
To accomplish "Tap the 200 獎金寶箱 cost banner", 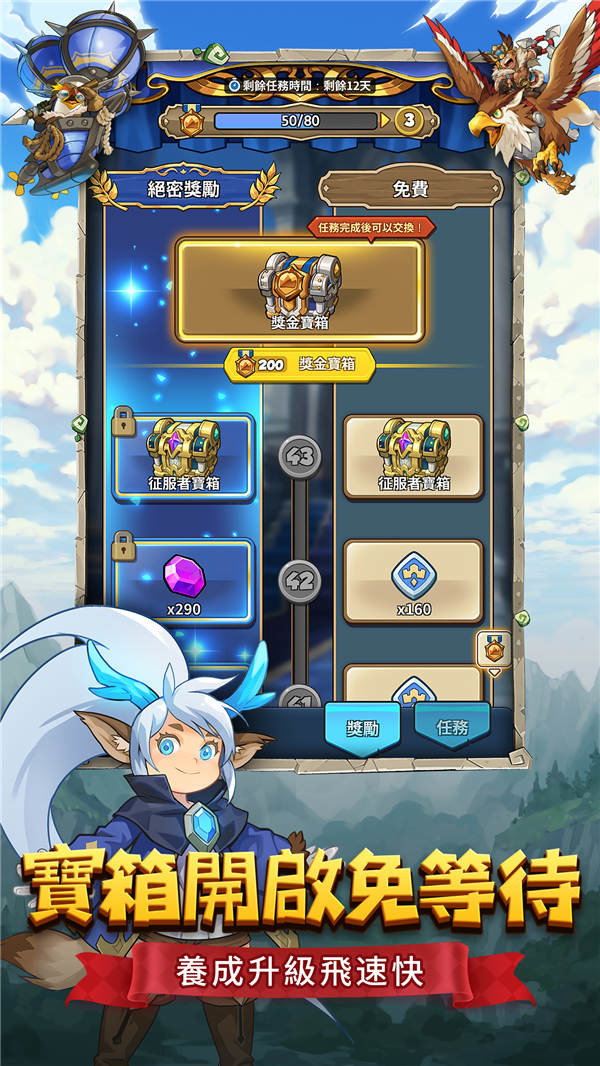I will point(300,365).
